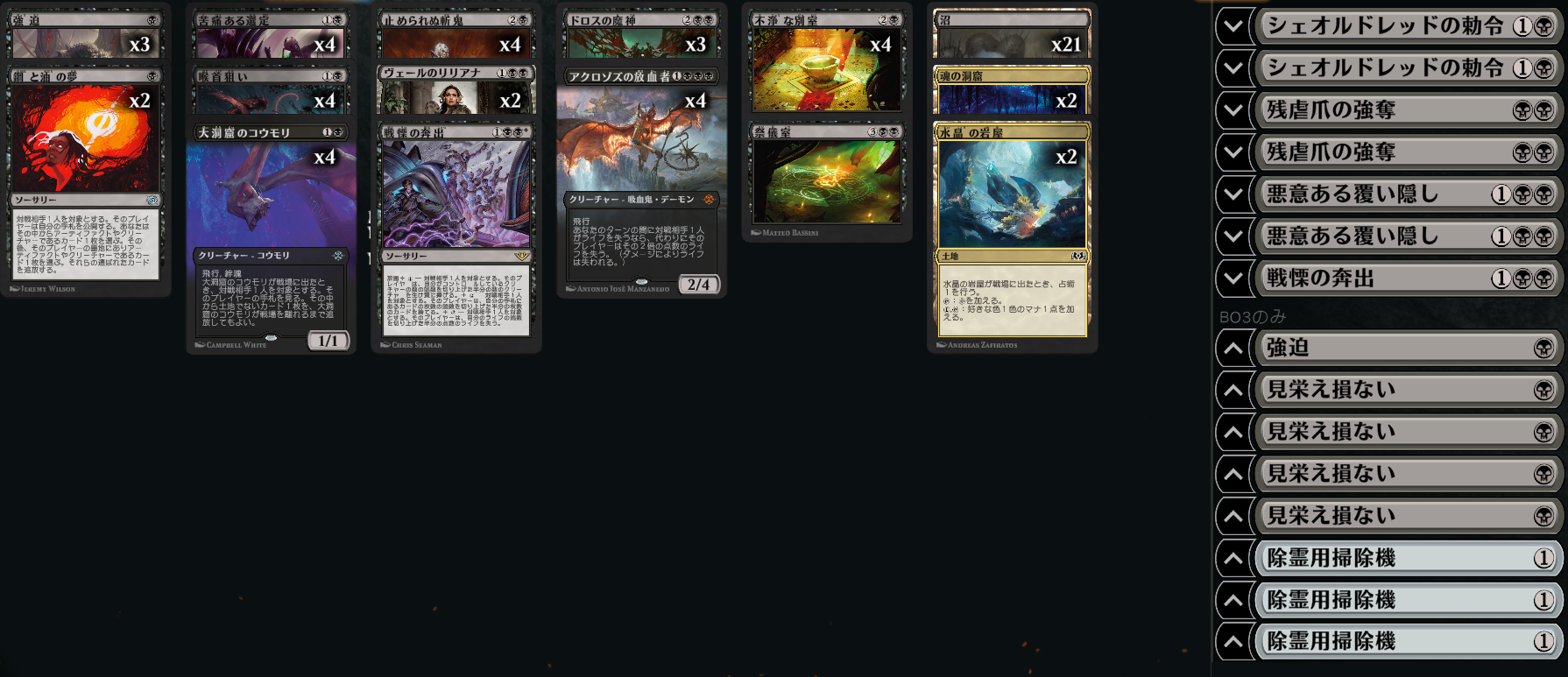Click the up chevron beside the first 除霊用掃除機 entry

[x=1233, y=558]
